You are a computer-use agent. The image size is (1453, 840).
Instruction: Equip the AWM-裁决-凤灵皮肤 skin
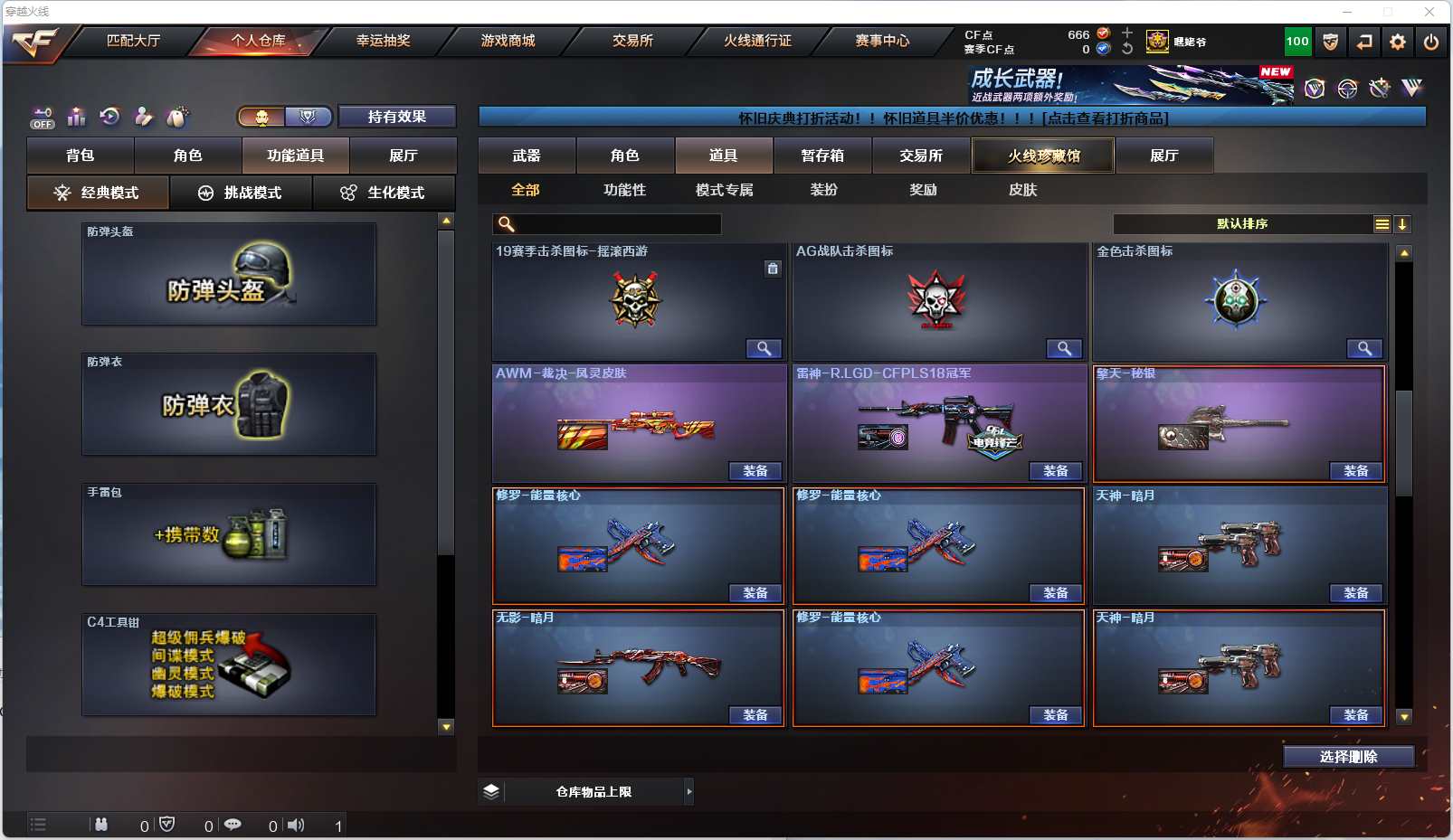(x=755, y=471)
